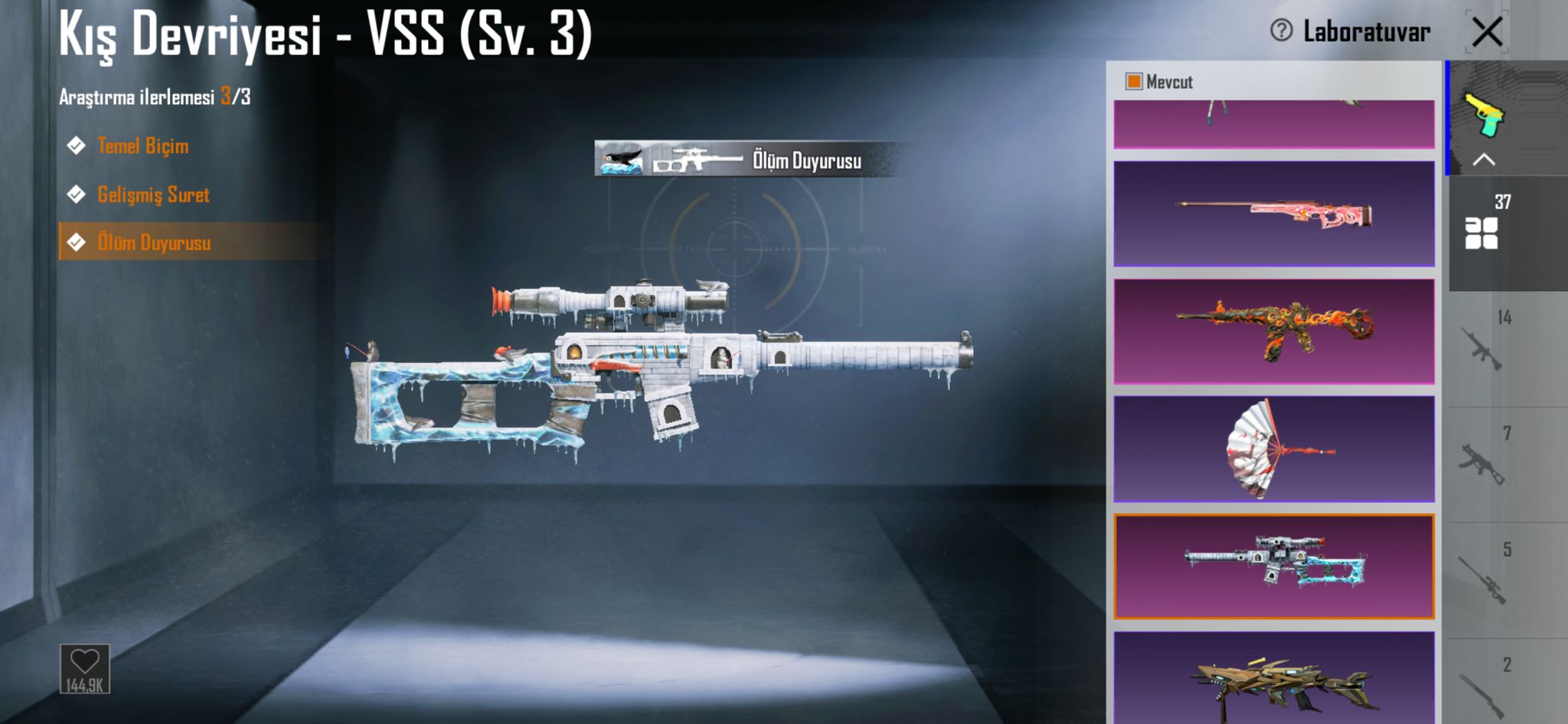Select the Gelişmiş Suret upgrade stage
Viewport: 1568px width, 724px height.
pos(153,195)
